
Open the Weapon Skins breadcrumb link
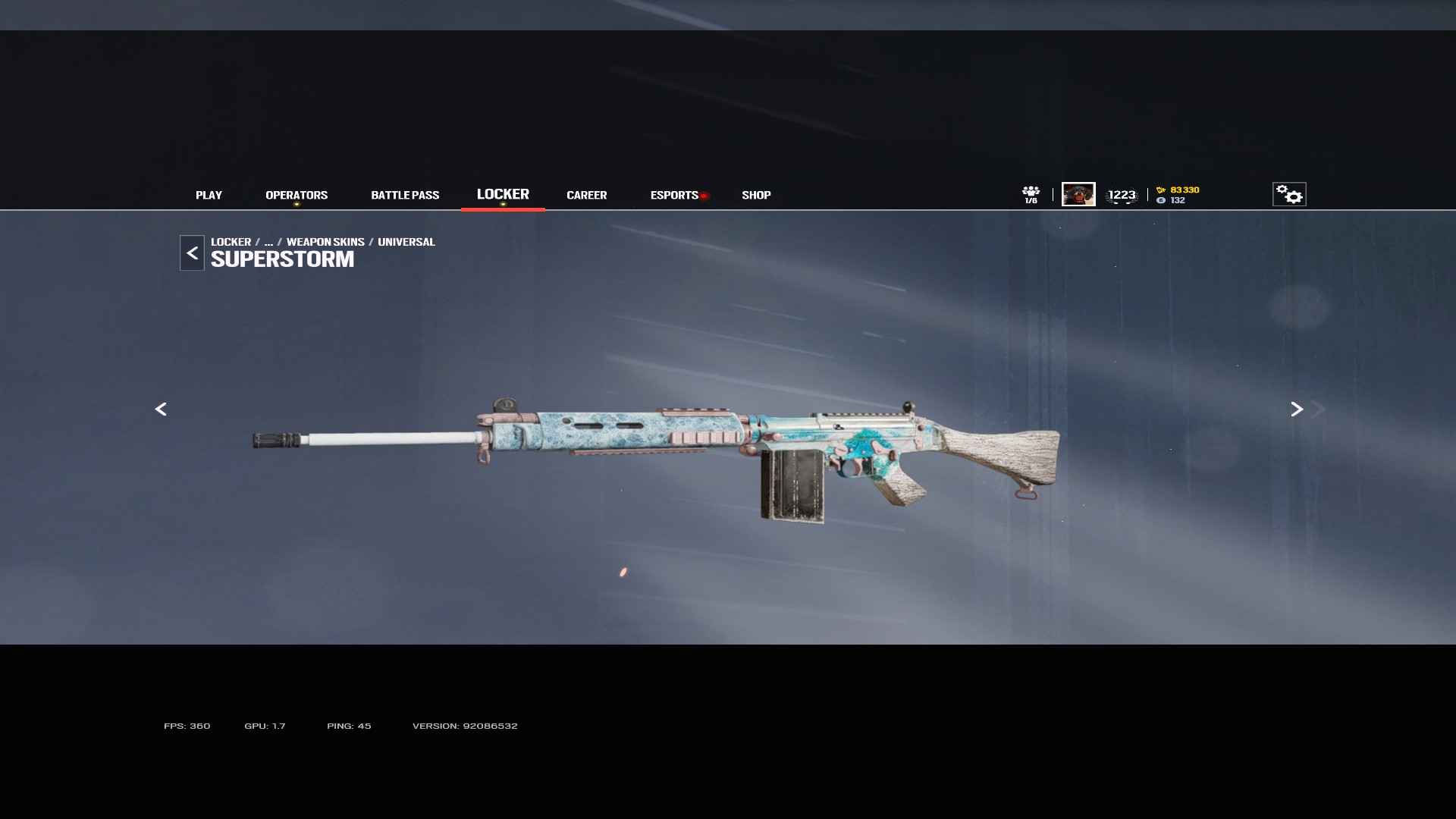click(325, 242)
